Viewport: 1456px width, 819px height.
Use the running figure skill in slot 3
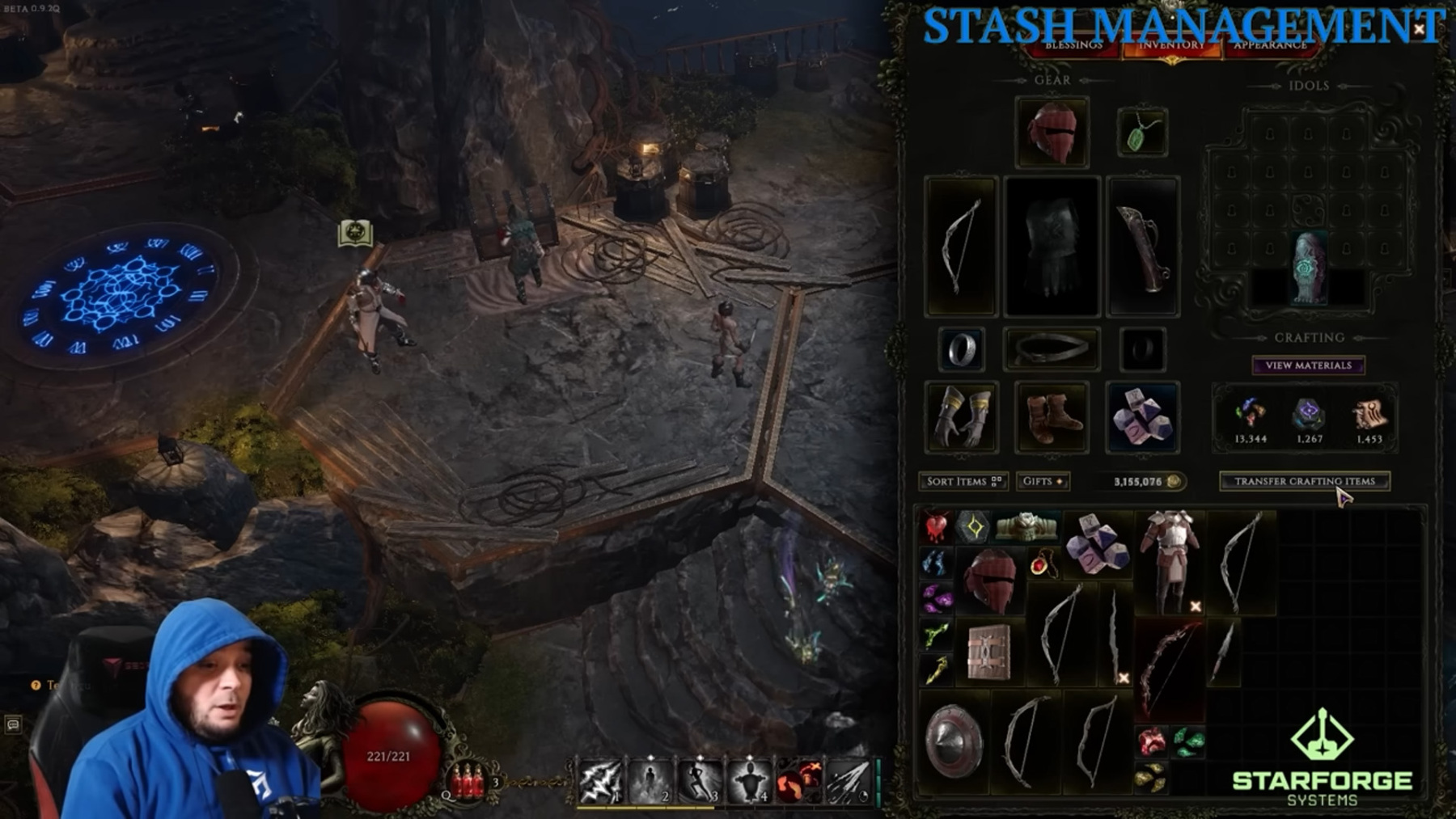pos(700,781)
